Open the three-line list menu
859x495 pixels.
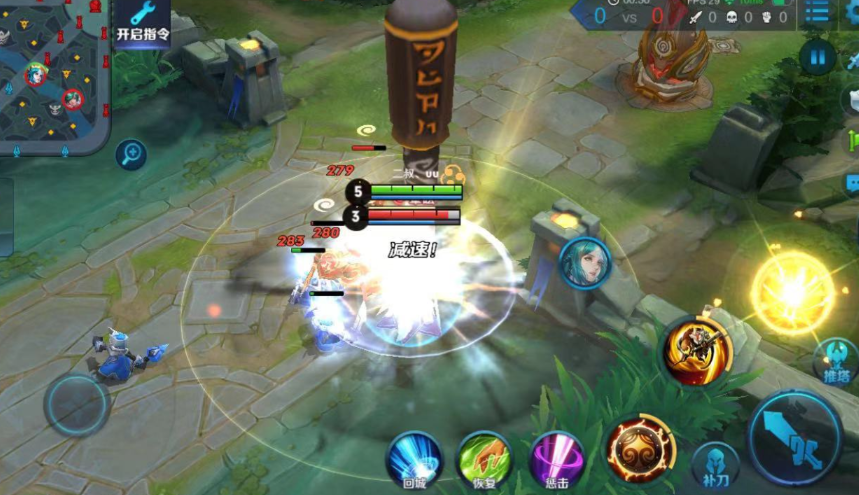coord(816,13)
